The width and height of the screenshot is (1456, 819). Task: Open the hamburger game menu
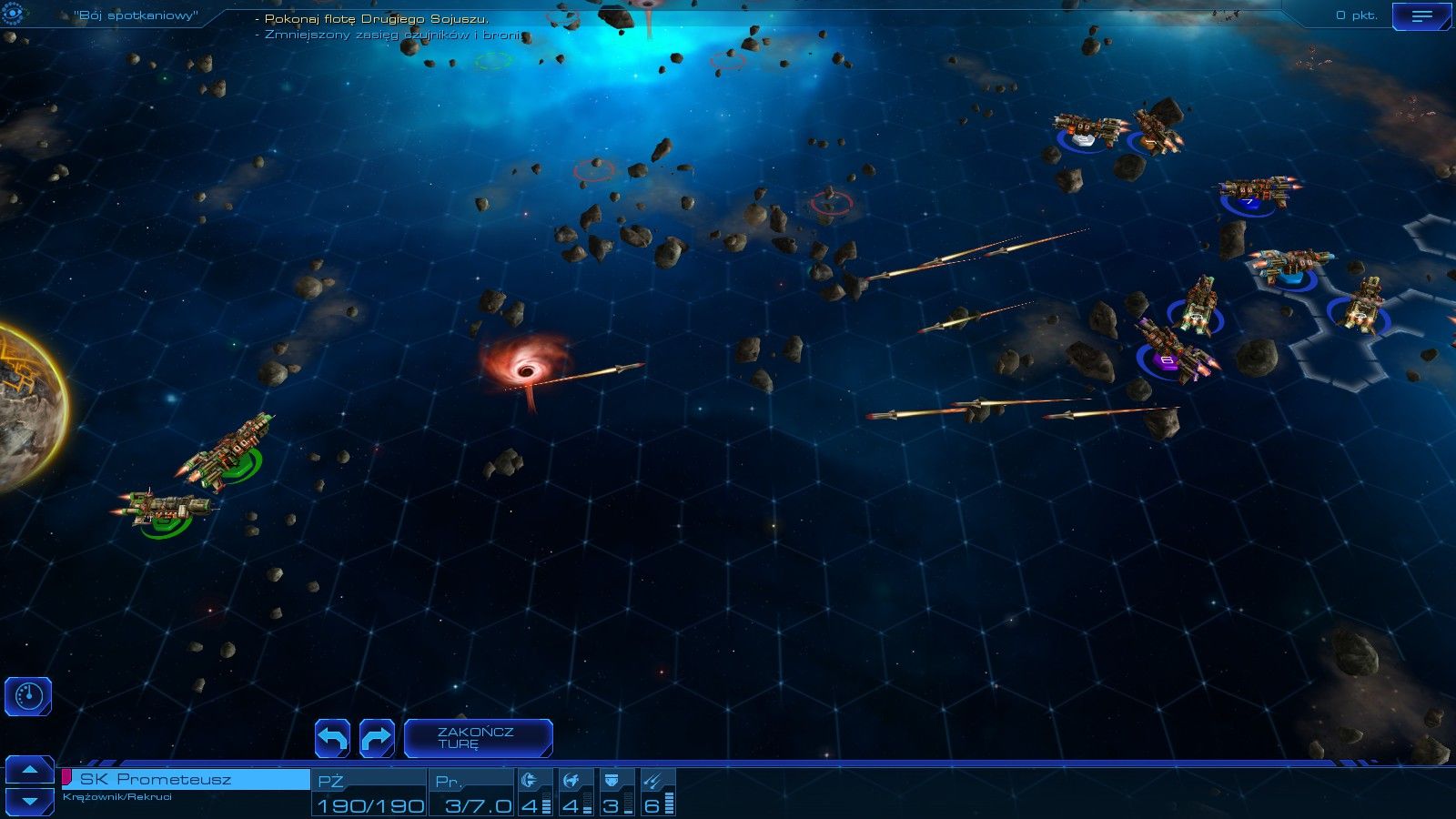click(1421, 15)
